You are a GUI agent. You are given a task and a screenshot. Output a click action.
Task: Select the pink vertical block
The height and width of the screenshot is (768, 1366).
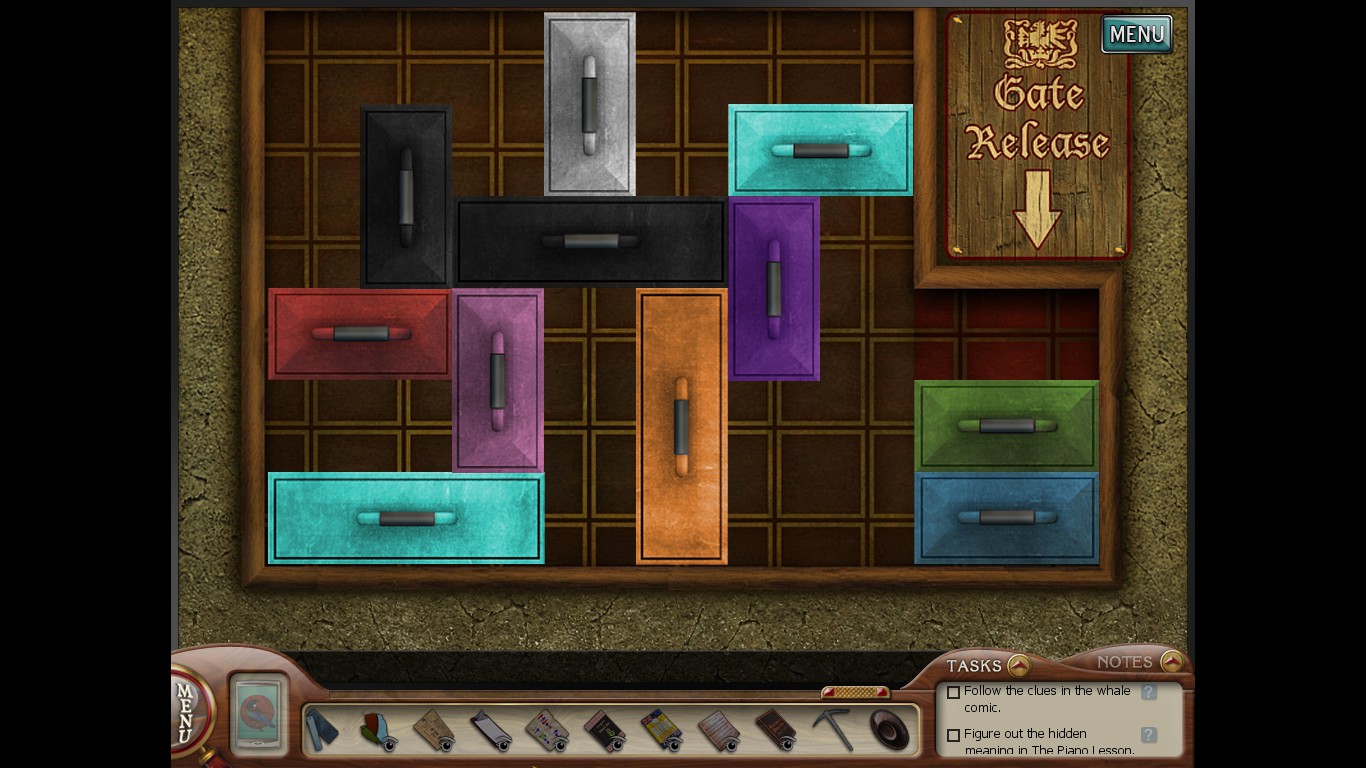(x=497, y=380)
